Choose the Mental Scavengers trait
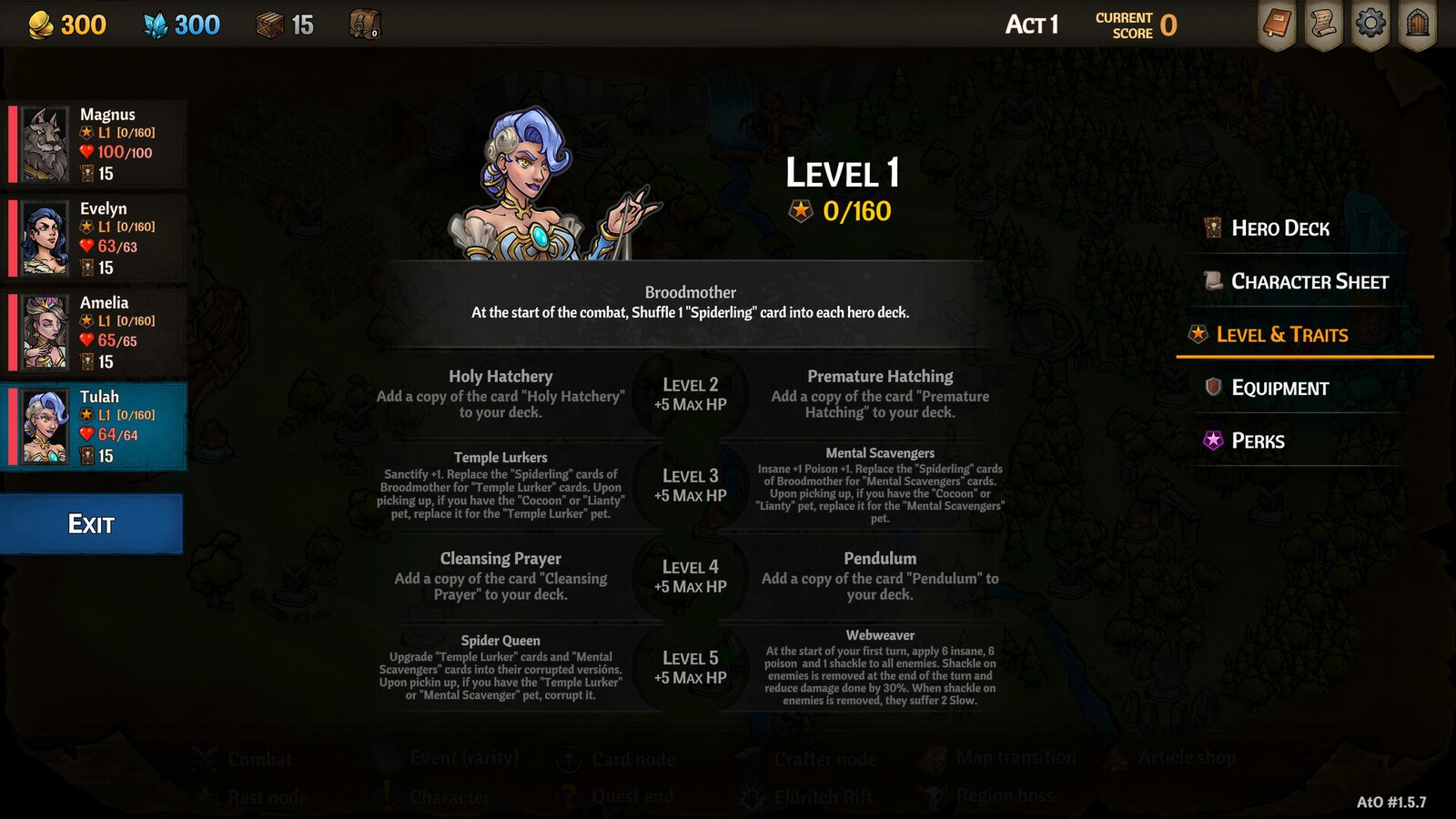The height and width of the screenshot is (819, 1456). click(880, 485)
